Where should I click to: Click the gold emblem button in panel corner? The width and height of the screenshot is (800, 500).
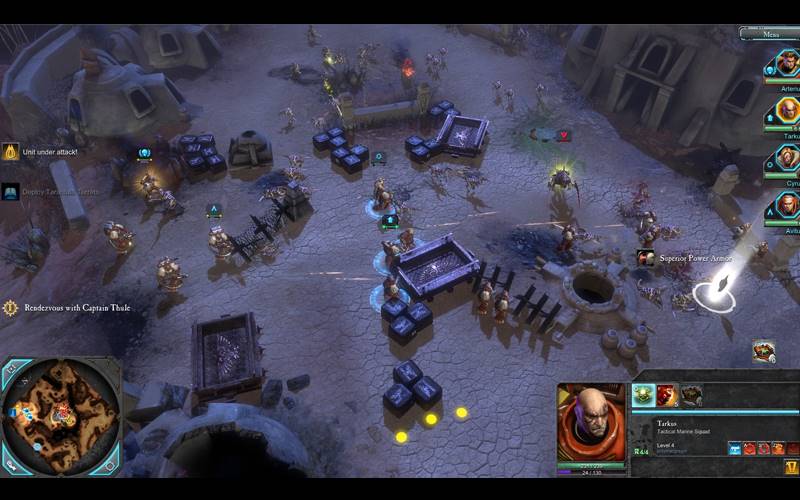[791, 467]
